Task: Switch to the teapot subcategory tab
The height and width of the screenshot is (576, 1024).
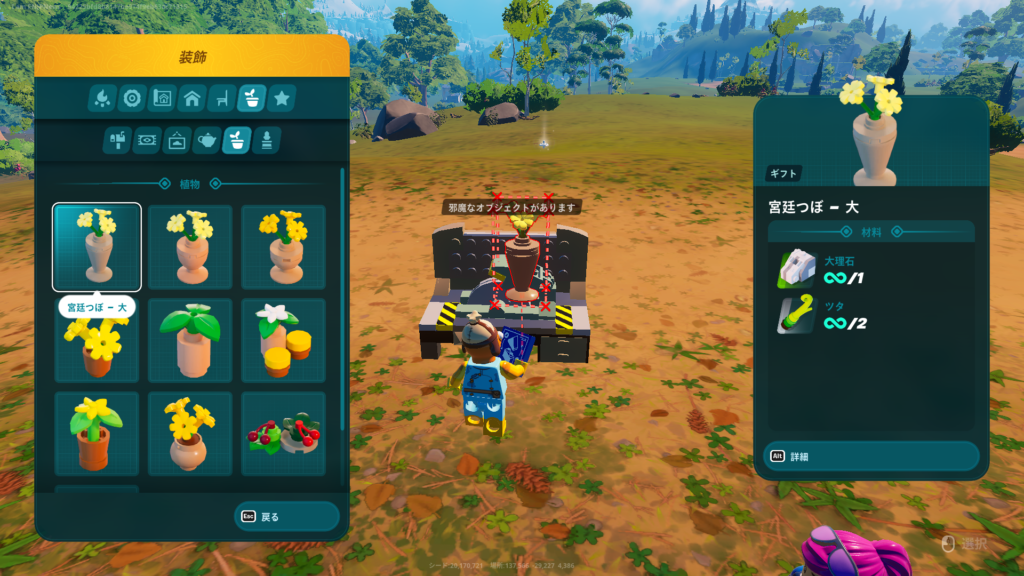Action: 206,140
